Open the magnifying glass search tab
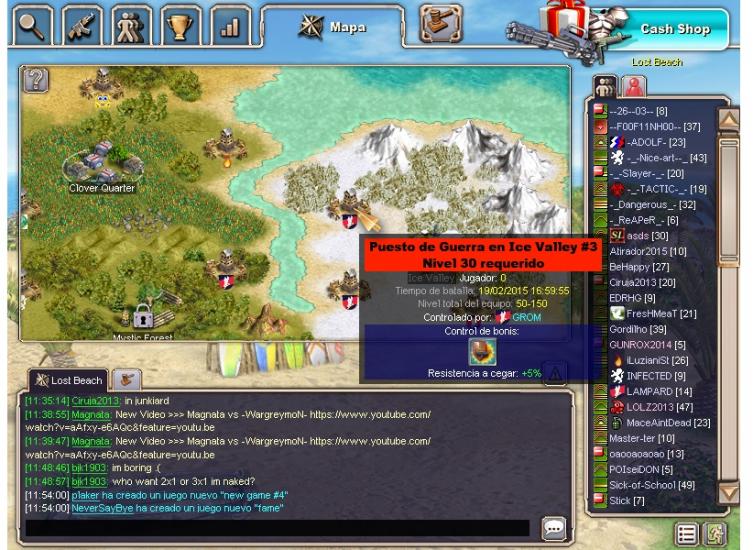The width and height of the screenshot is (753, 550). (x=32, y=25)
